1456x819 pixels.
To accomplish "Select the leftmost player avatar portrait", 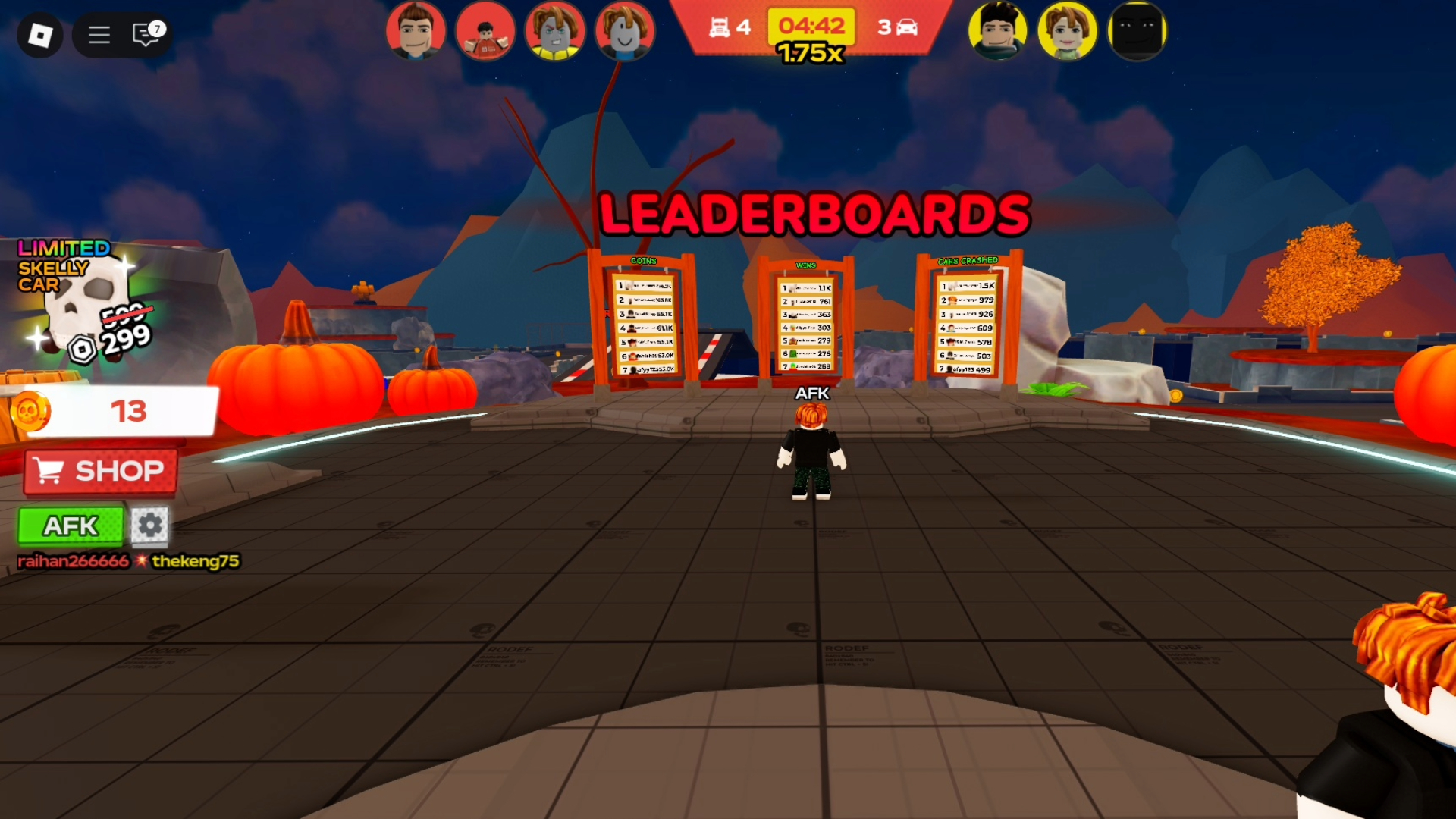I will [416, 31].
